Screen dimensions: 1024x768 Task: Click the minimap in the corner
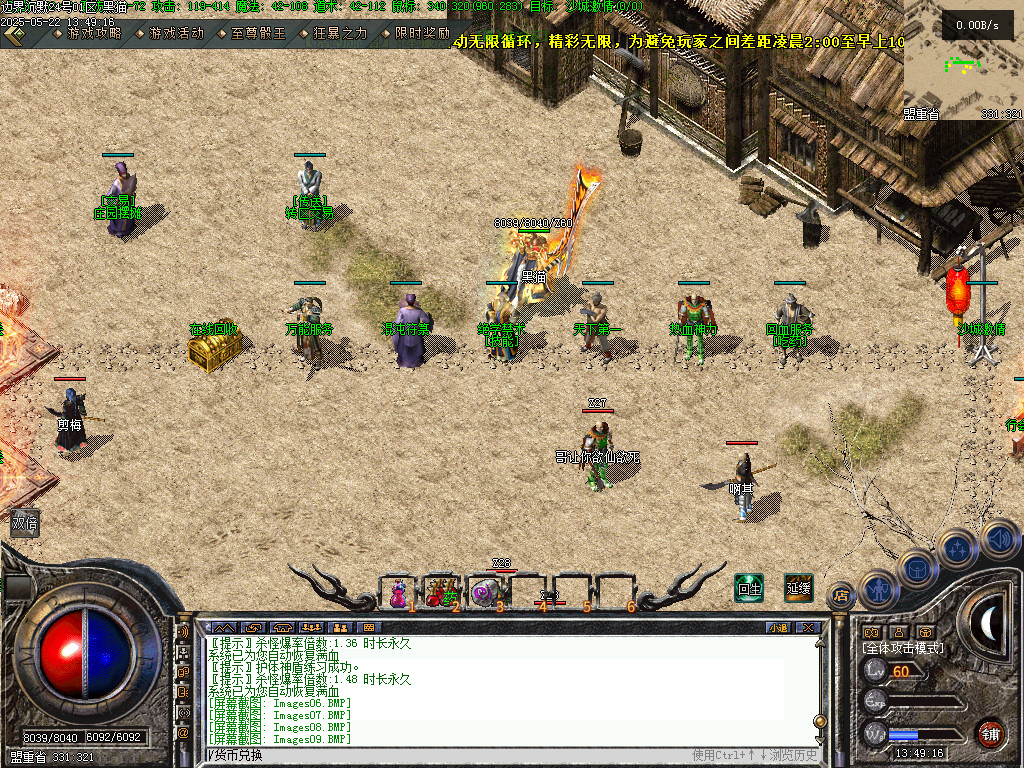(x=962, y=62)
